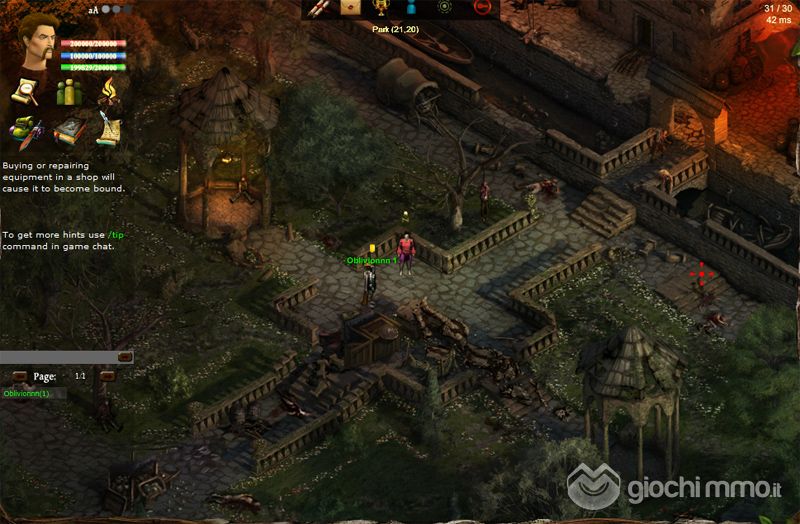Click the green circular target icon
Viewport: 800px width, 524px height.
(446, 8)
